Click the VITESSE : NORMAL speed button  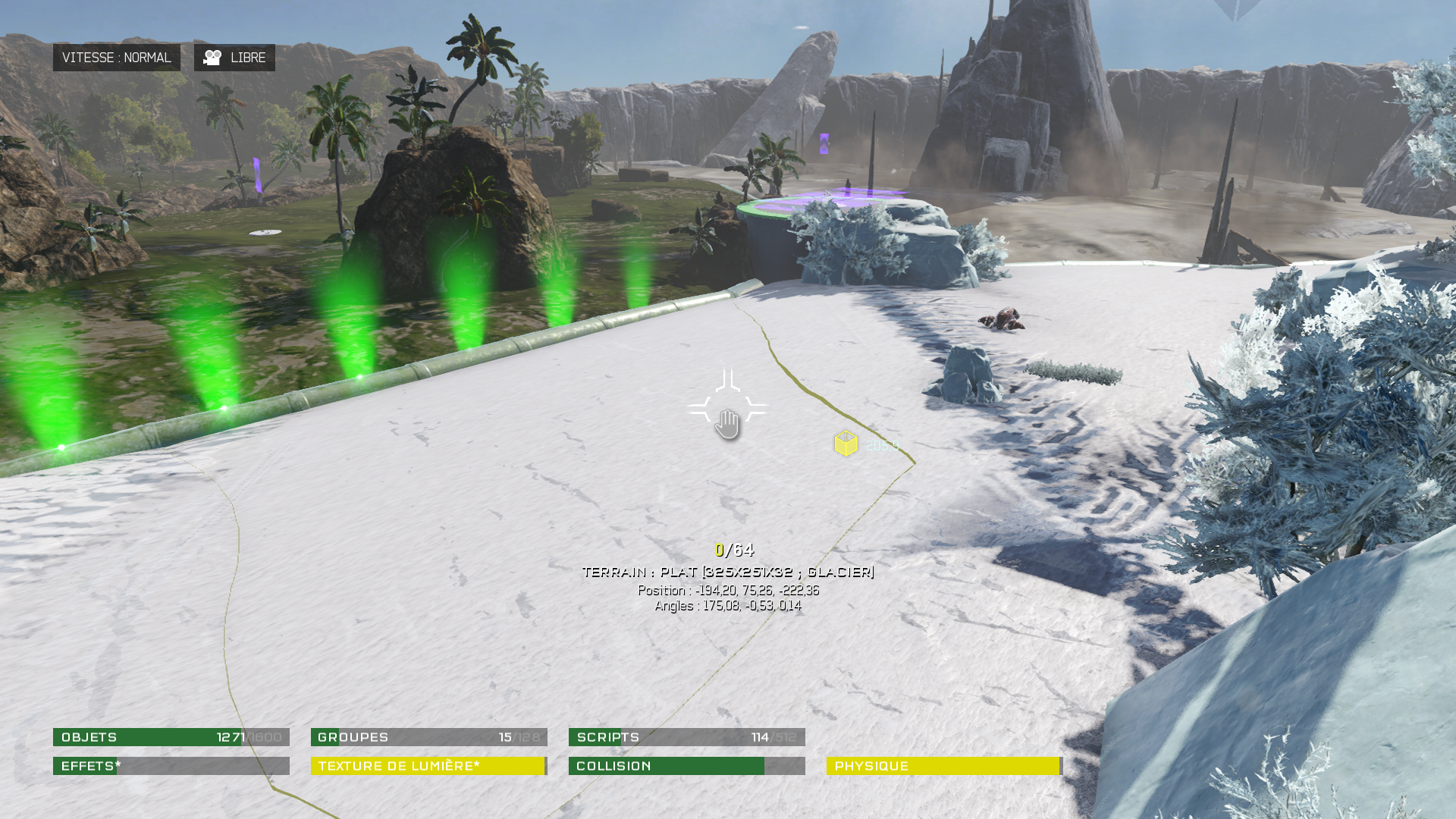pyautogui.click(x=116, y=58)
